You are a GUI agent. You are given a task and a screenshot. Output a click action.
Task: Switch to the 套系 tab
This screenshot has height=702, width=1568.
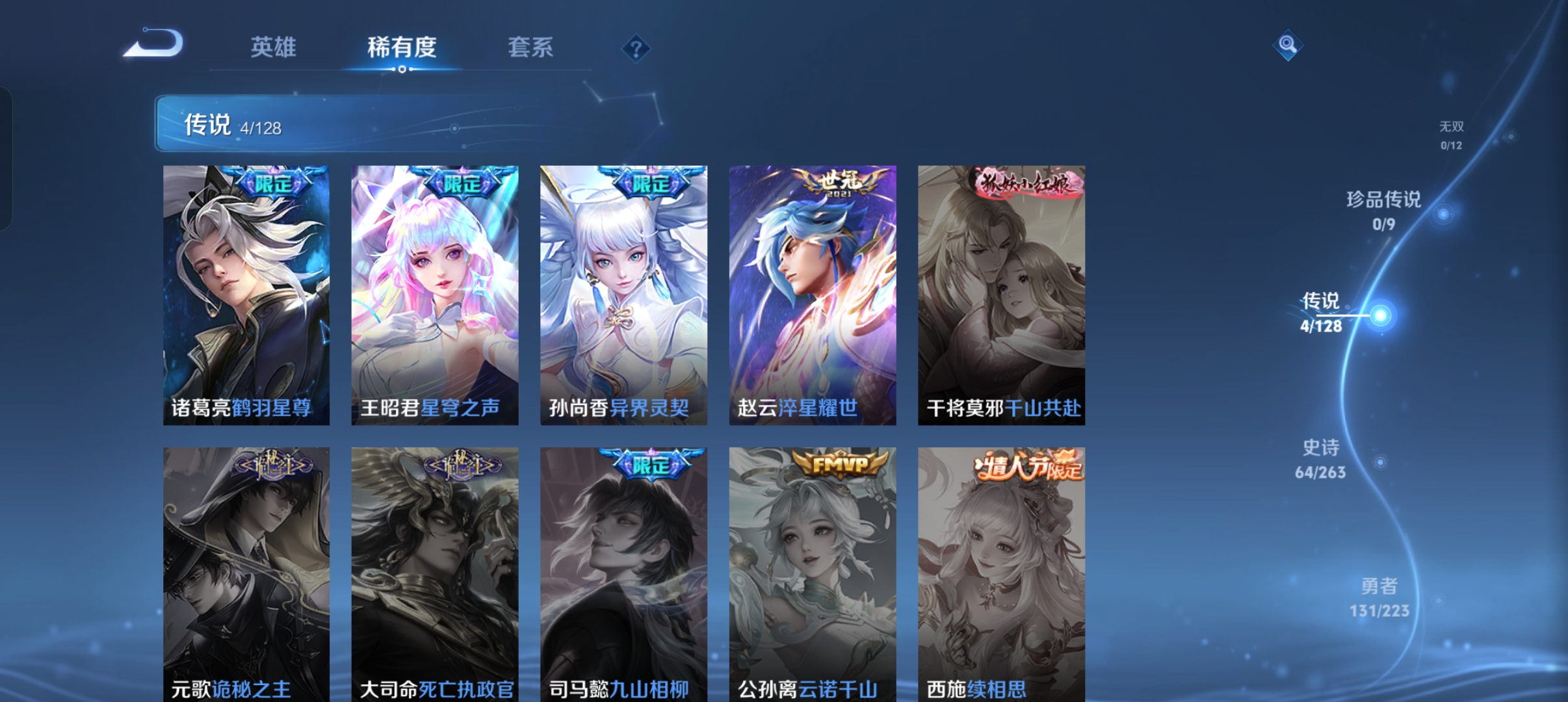[x=531, y=47]
